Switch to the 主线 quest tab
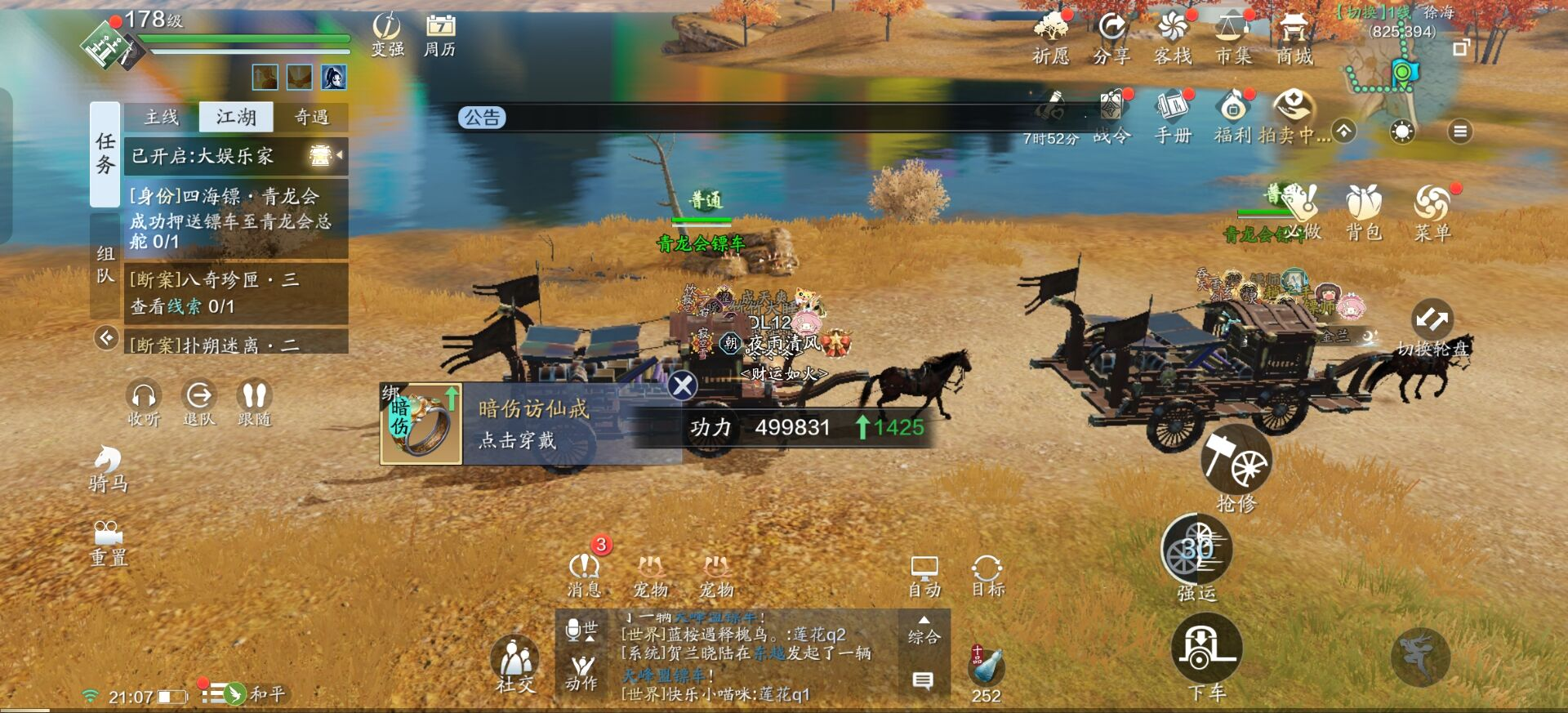1568x713 pixels. point(161,118)
